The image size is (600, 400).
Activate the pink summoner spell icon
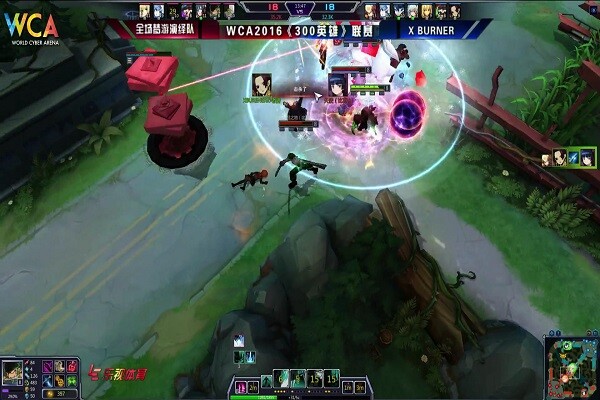coord(240,387)
